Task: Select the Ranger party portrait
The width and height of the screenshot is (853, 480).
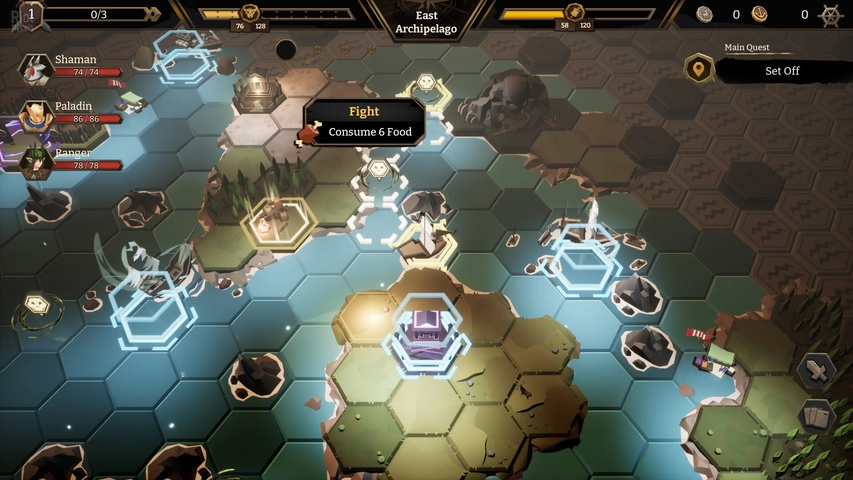Action: 36,161
